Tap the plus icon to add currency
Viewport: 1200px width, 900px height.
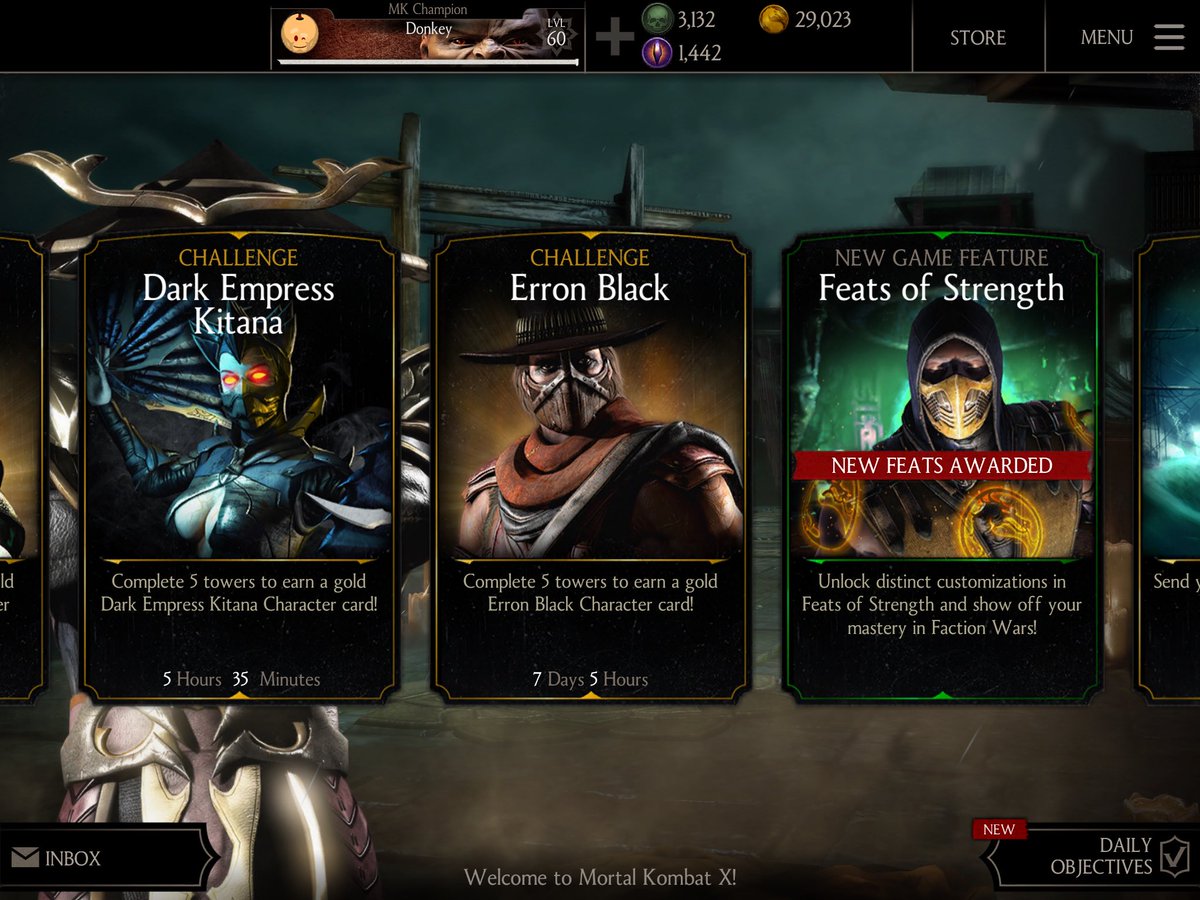614,37
